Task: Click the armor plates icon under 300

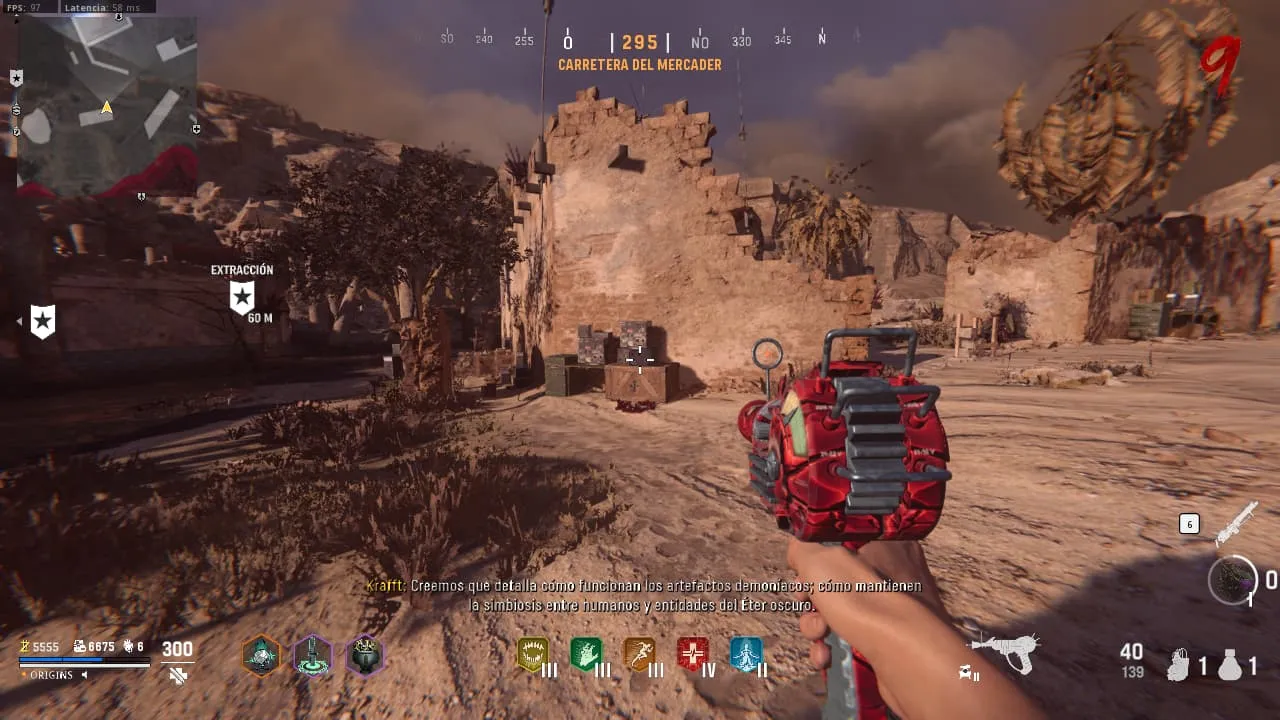Action: [x=178, y=676]
